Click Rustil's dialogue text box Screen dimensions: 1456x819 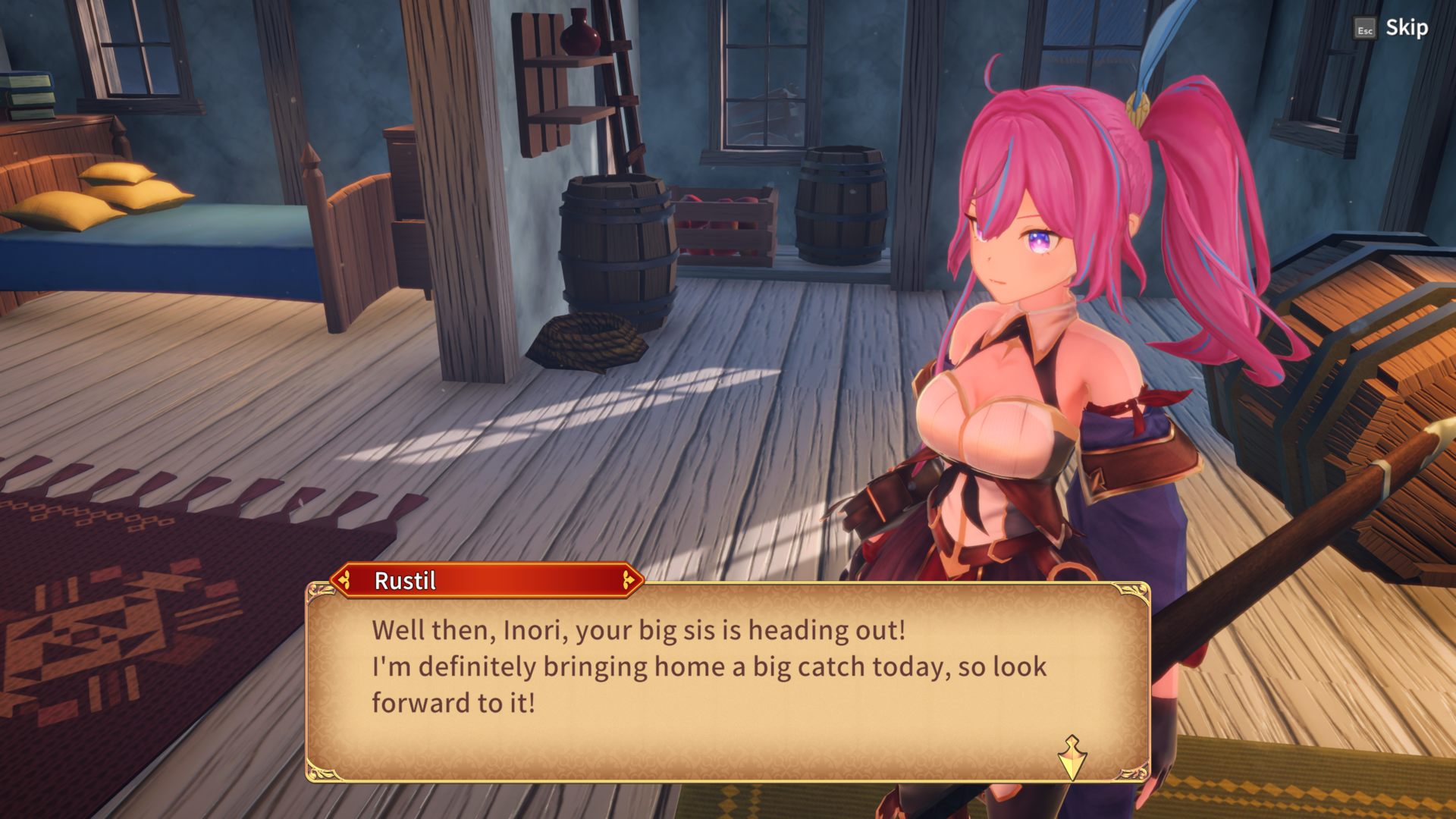(726, 682)
